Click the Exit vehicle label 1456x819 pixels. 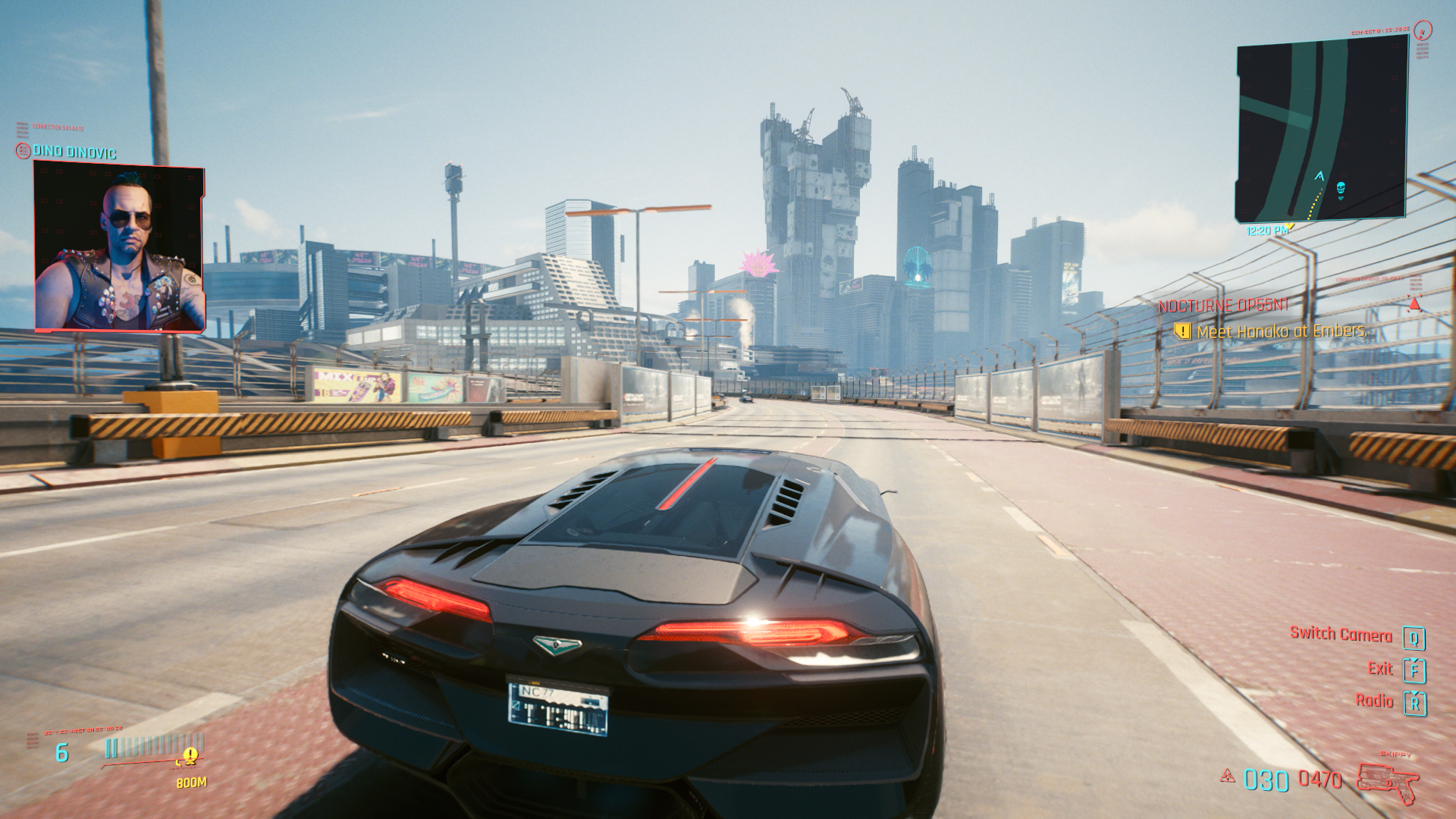pyautogui.click(x=1380, y=669)
